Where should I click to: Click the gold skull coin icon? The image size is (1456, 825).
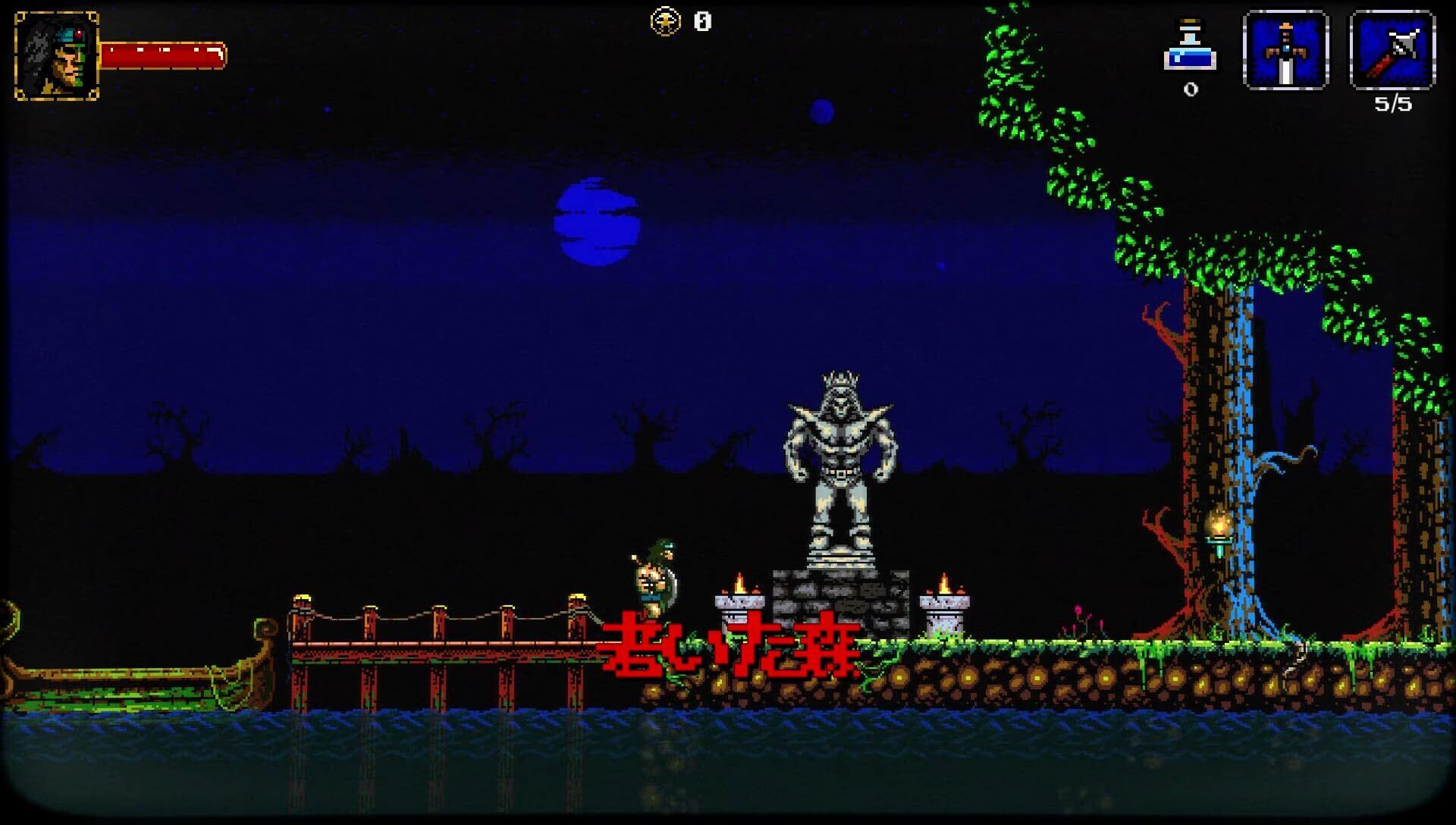[665, 22]
